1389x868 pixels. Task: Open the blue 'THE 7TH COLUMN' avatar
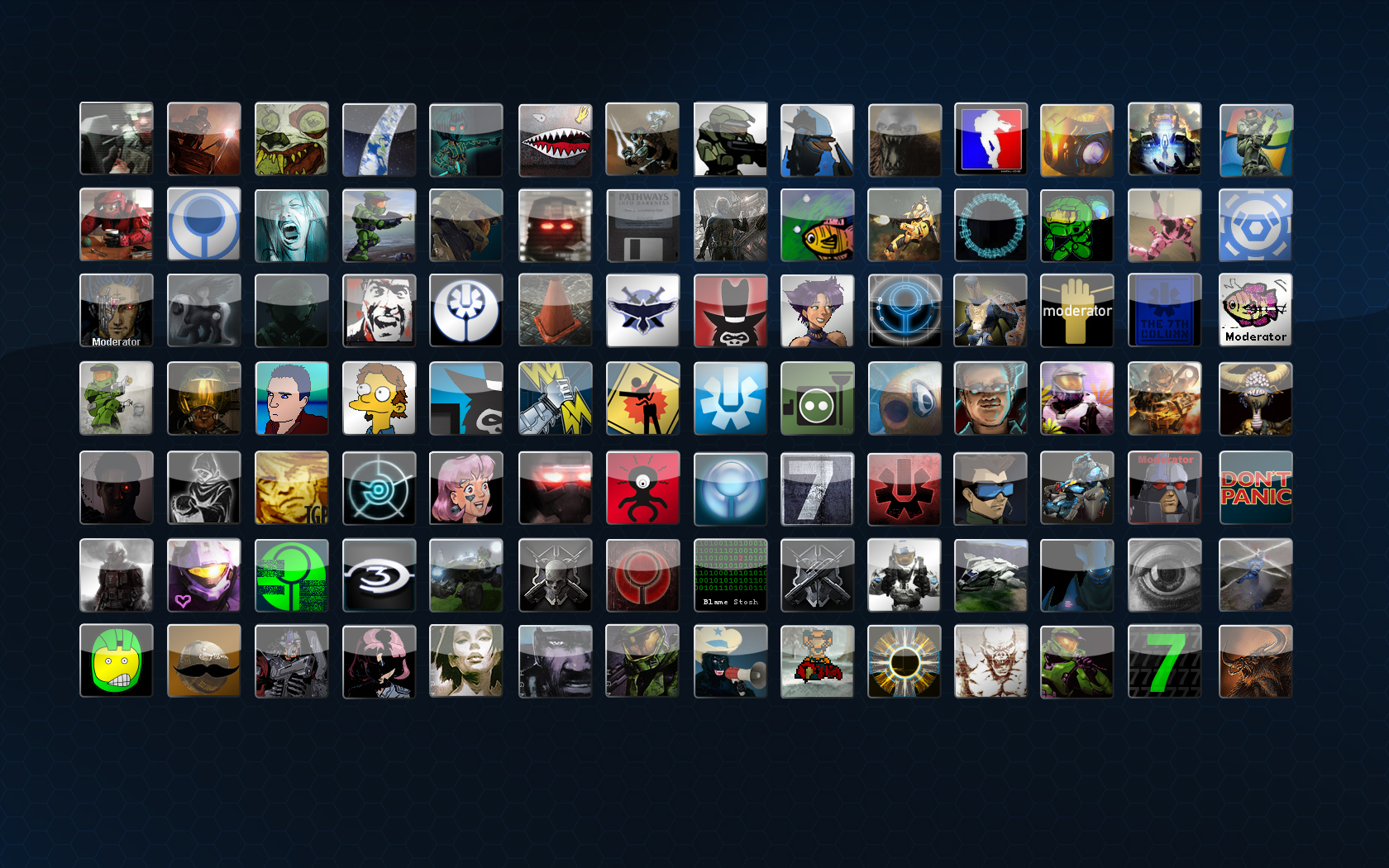(x=1165, y=311)
